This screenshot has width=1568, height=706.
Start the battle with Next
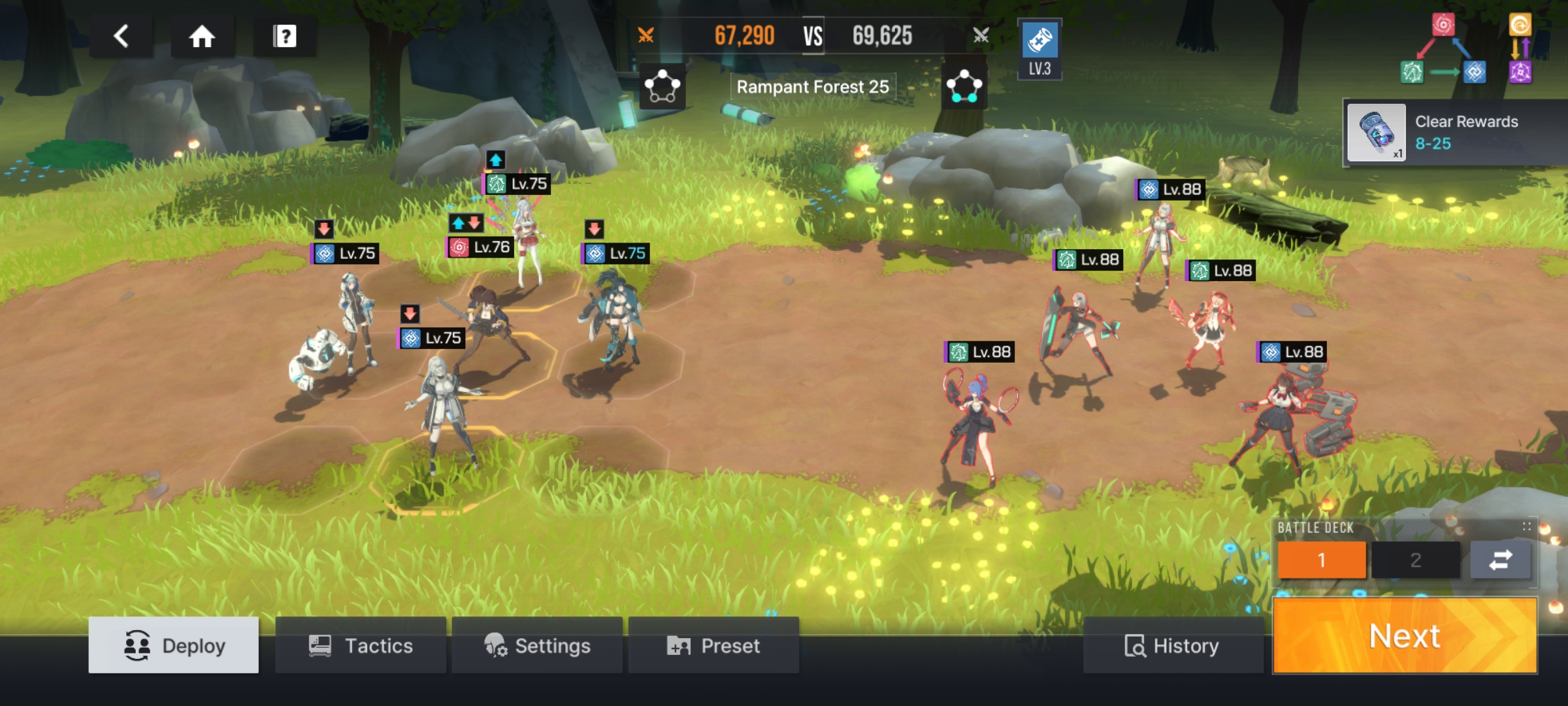point(1405,635)
